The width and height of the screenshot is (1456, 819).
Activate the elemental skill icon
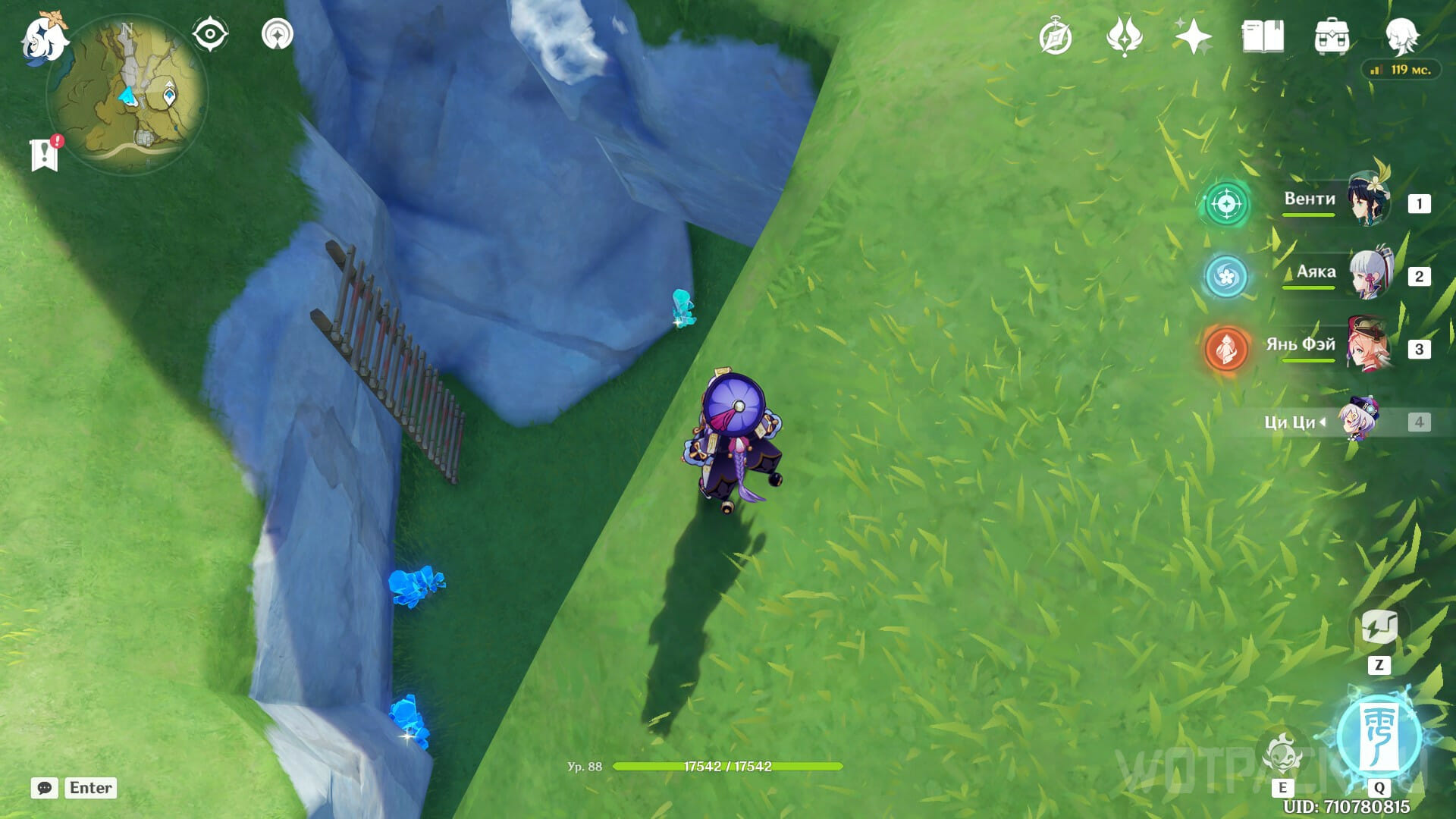coord(1282,753)
